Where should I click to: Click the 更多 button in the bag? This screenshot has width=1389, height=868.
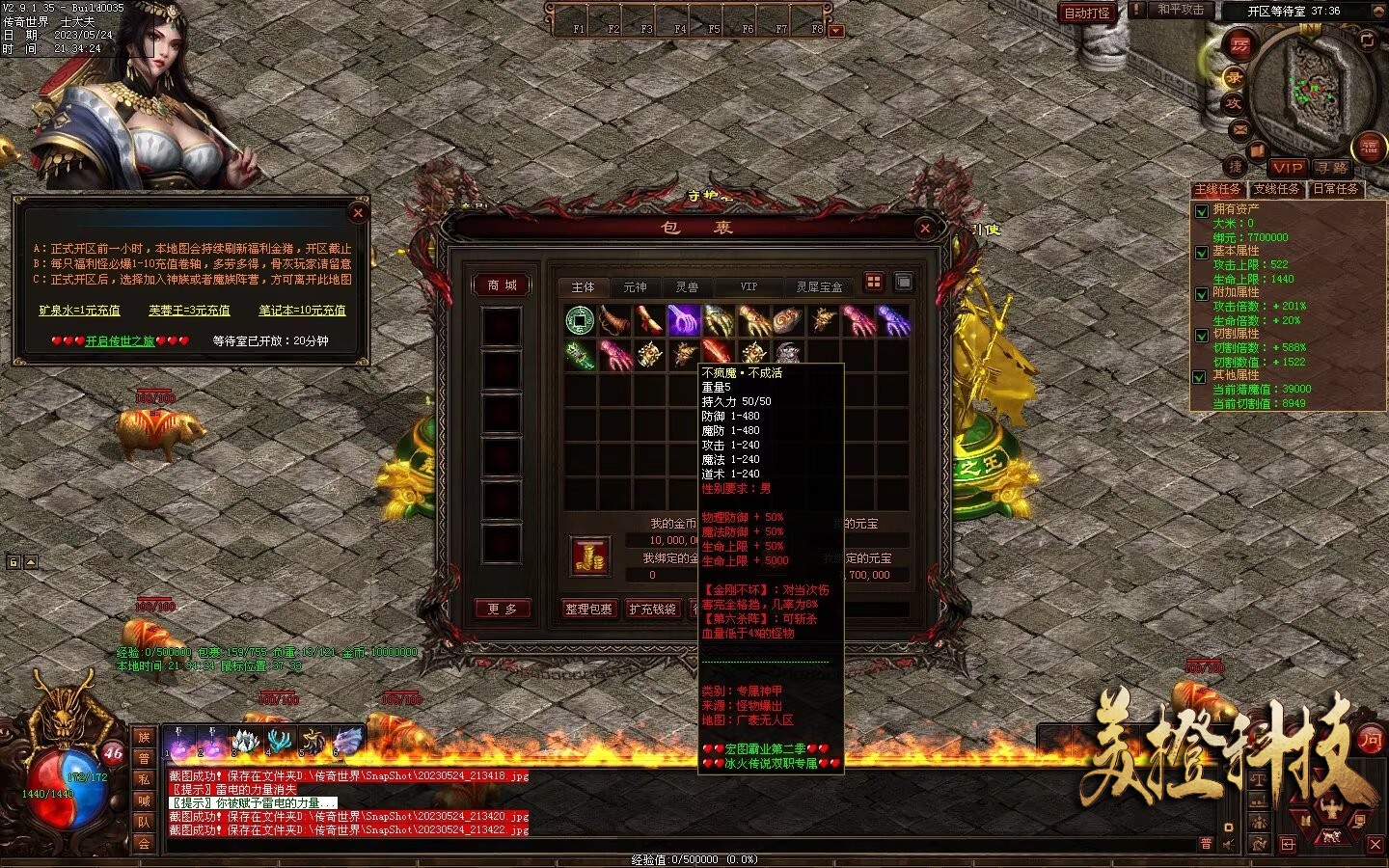tap(502, 610)
